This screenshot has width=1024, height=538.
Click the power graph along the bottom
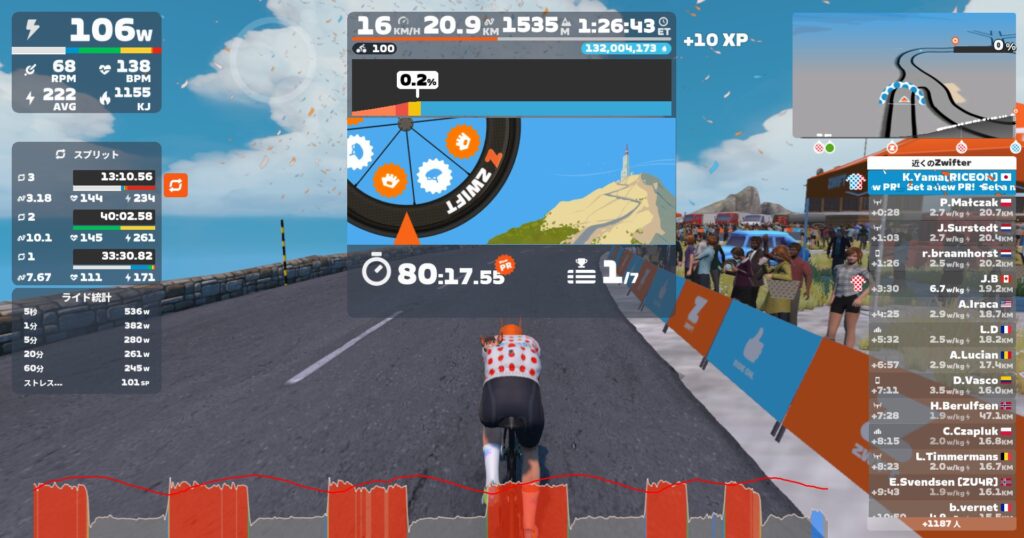click(420, 507)
